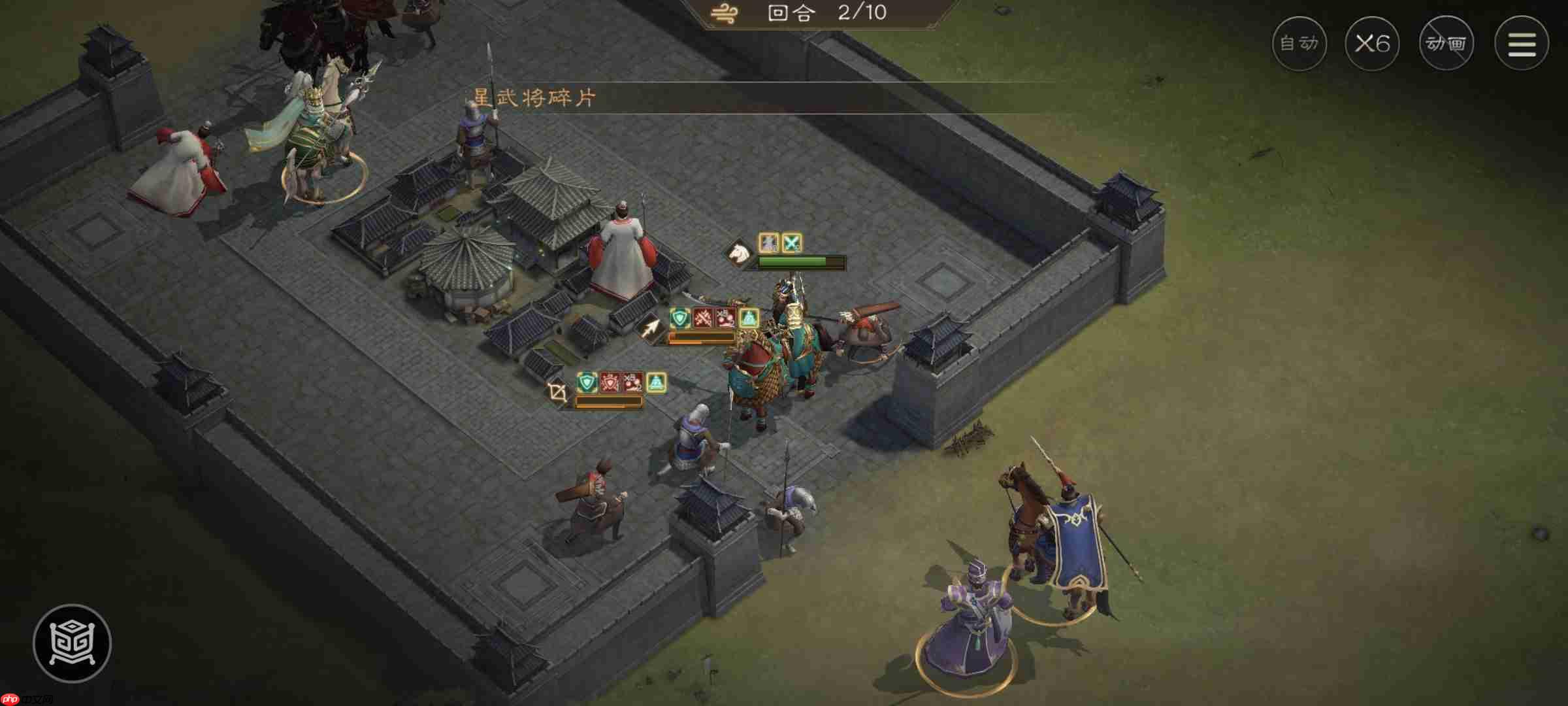Enable the 自动 auto-battle toggle
The width and height of the screenshot is (1568, 706).
(x=1299, y=44)
